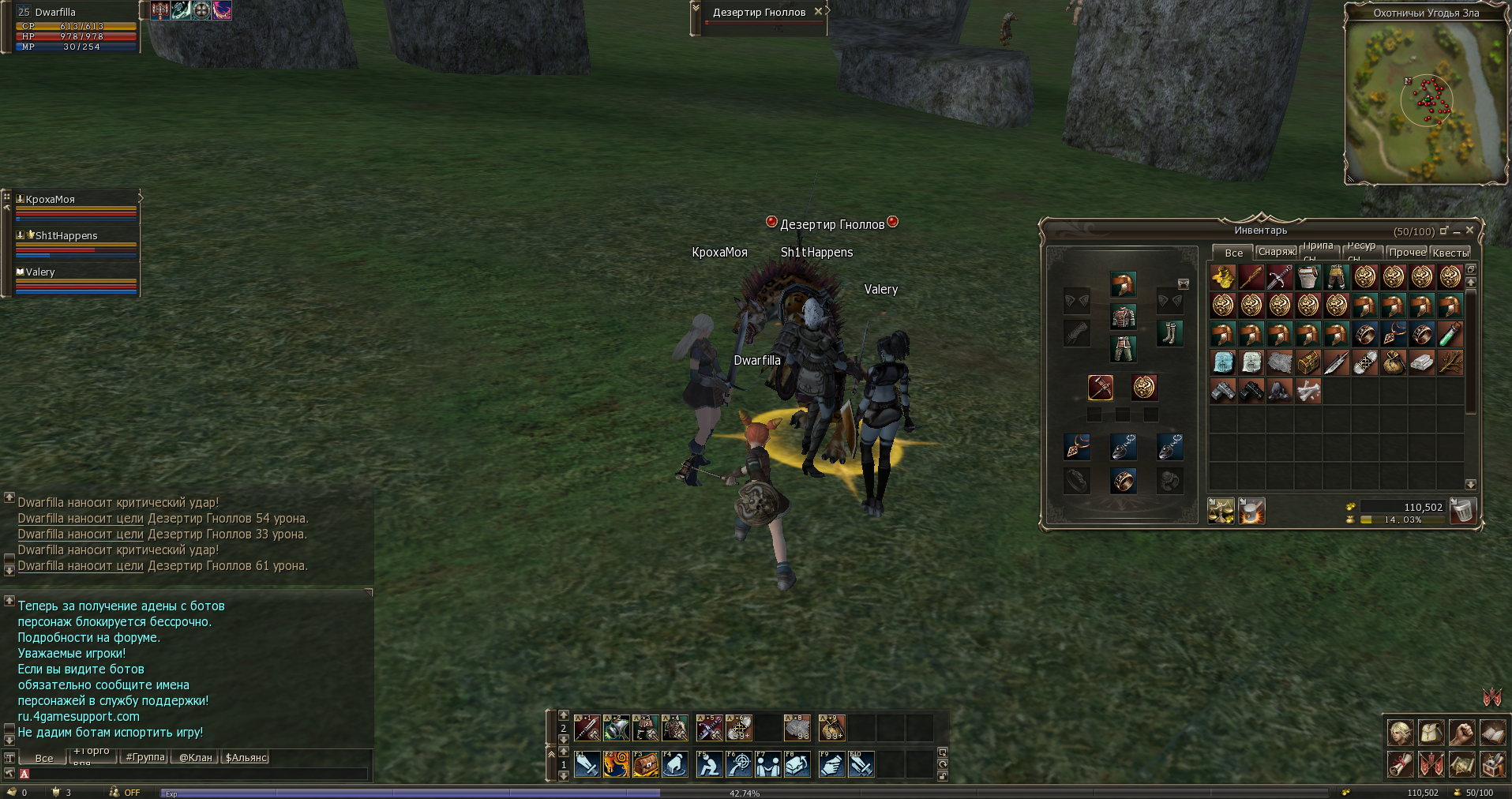Click the inventory trash can button
1512x799 pixels.
tap(1463, 512)
